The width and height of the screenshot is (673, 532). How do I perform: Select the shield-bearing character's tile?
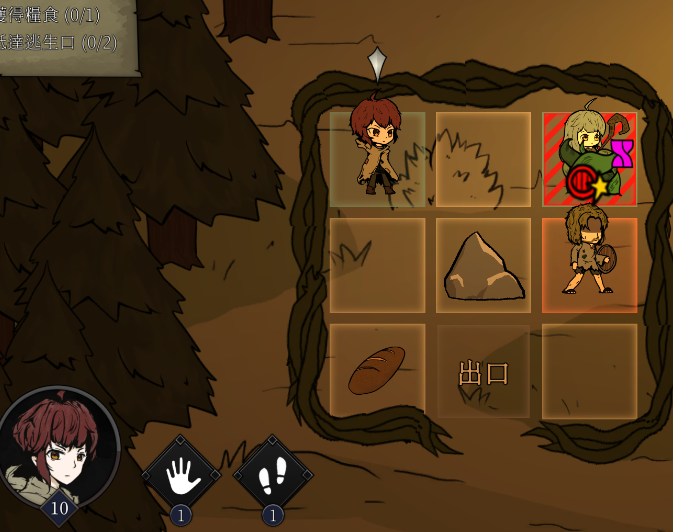coord(589,266)
